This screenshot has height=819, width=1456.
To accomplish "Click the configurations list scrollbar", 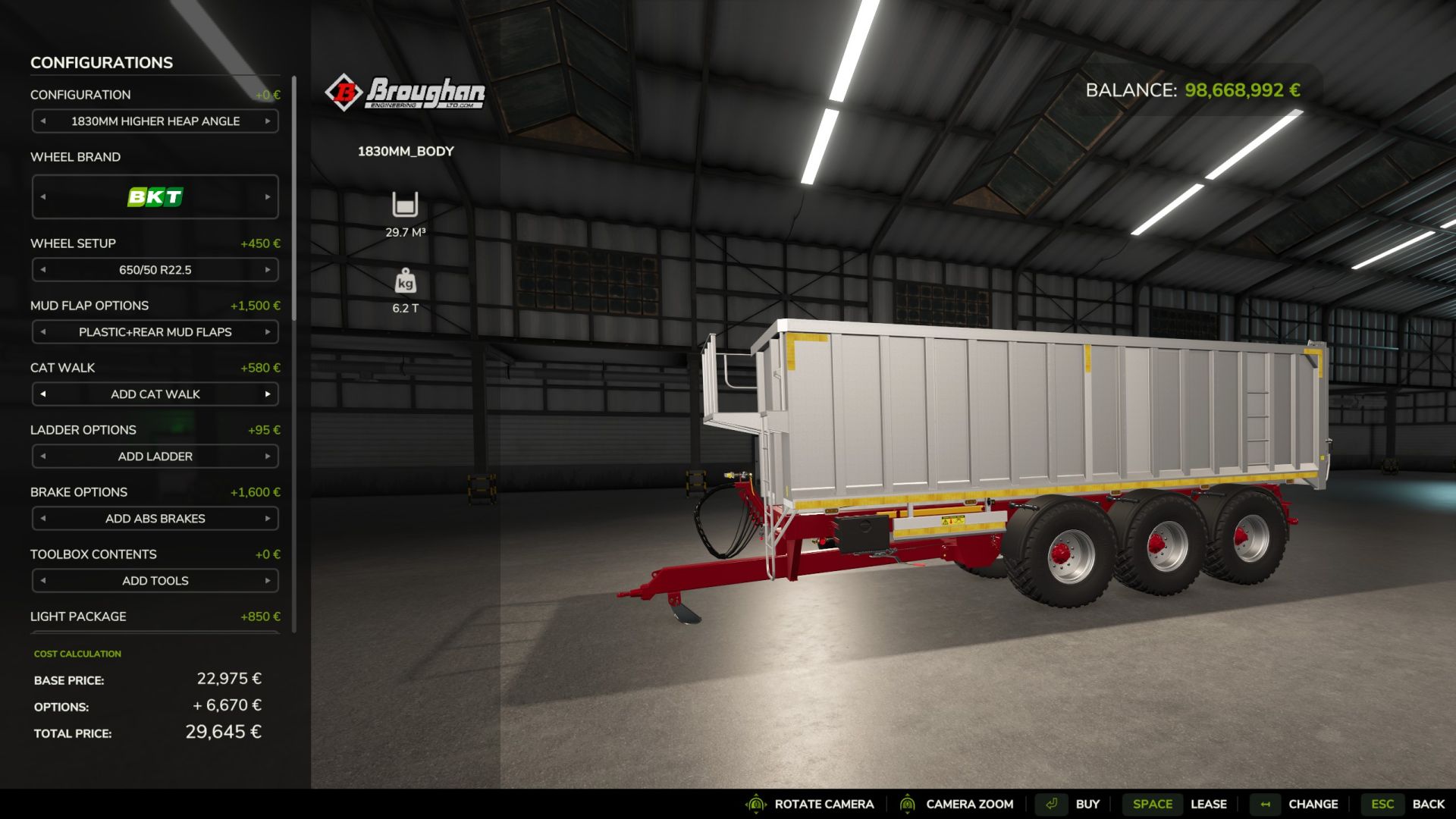I will pyautogui.click(x=293, y=197).
